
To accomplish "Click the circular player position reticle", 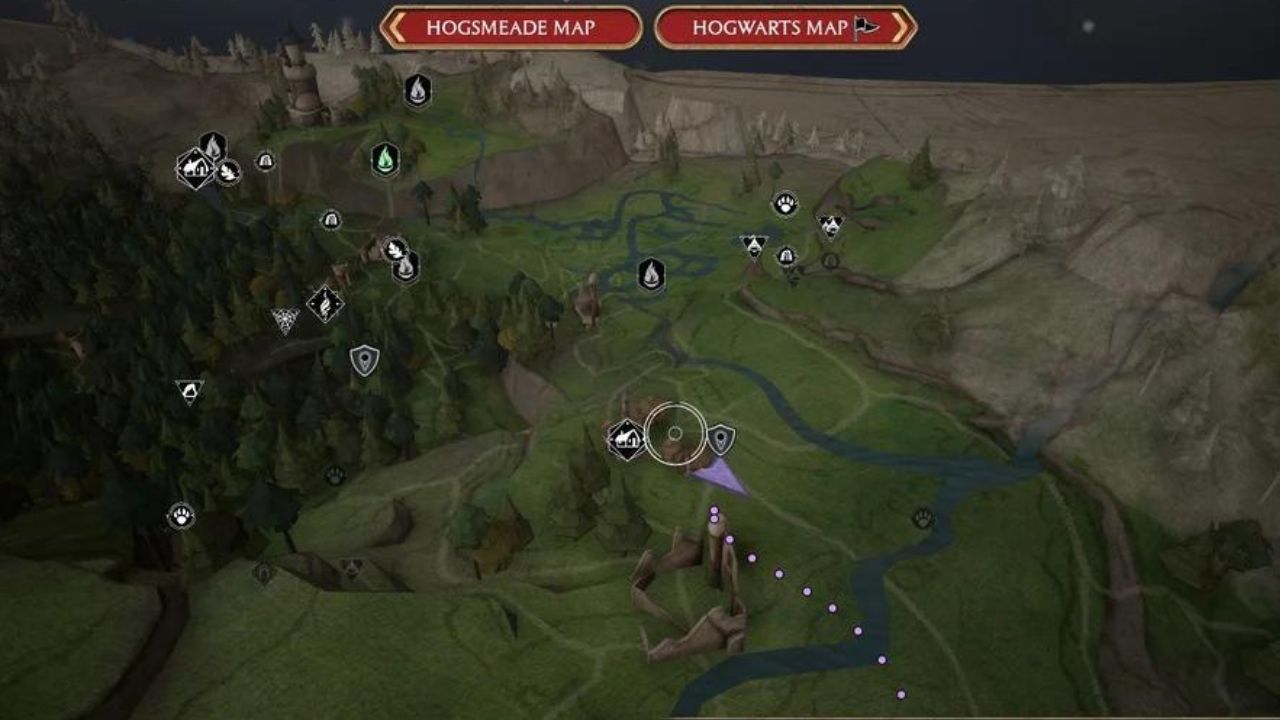I will tap(676, 432).
